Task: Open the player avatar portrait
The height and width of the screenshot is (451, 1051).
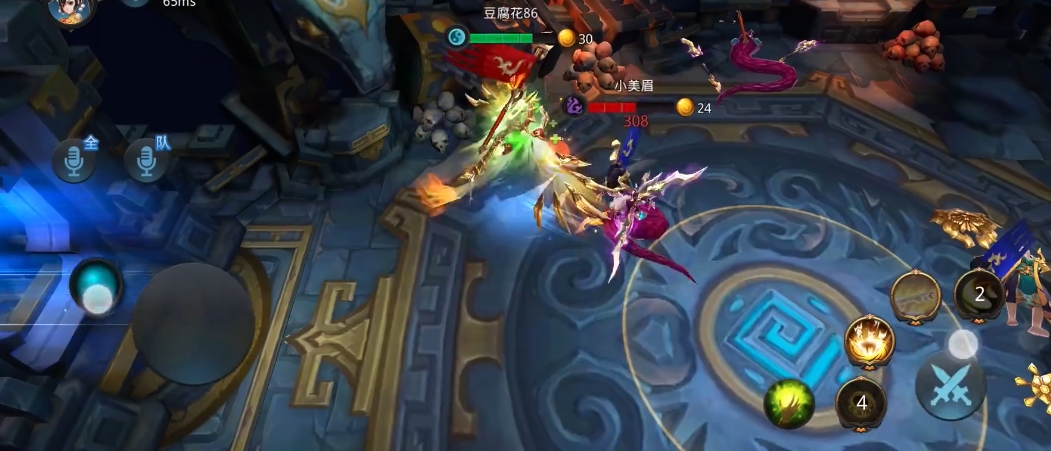Action: click(71, 9)
